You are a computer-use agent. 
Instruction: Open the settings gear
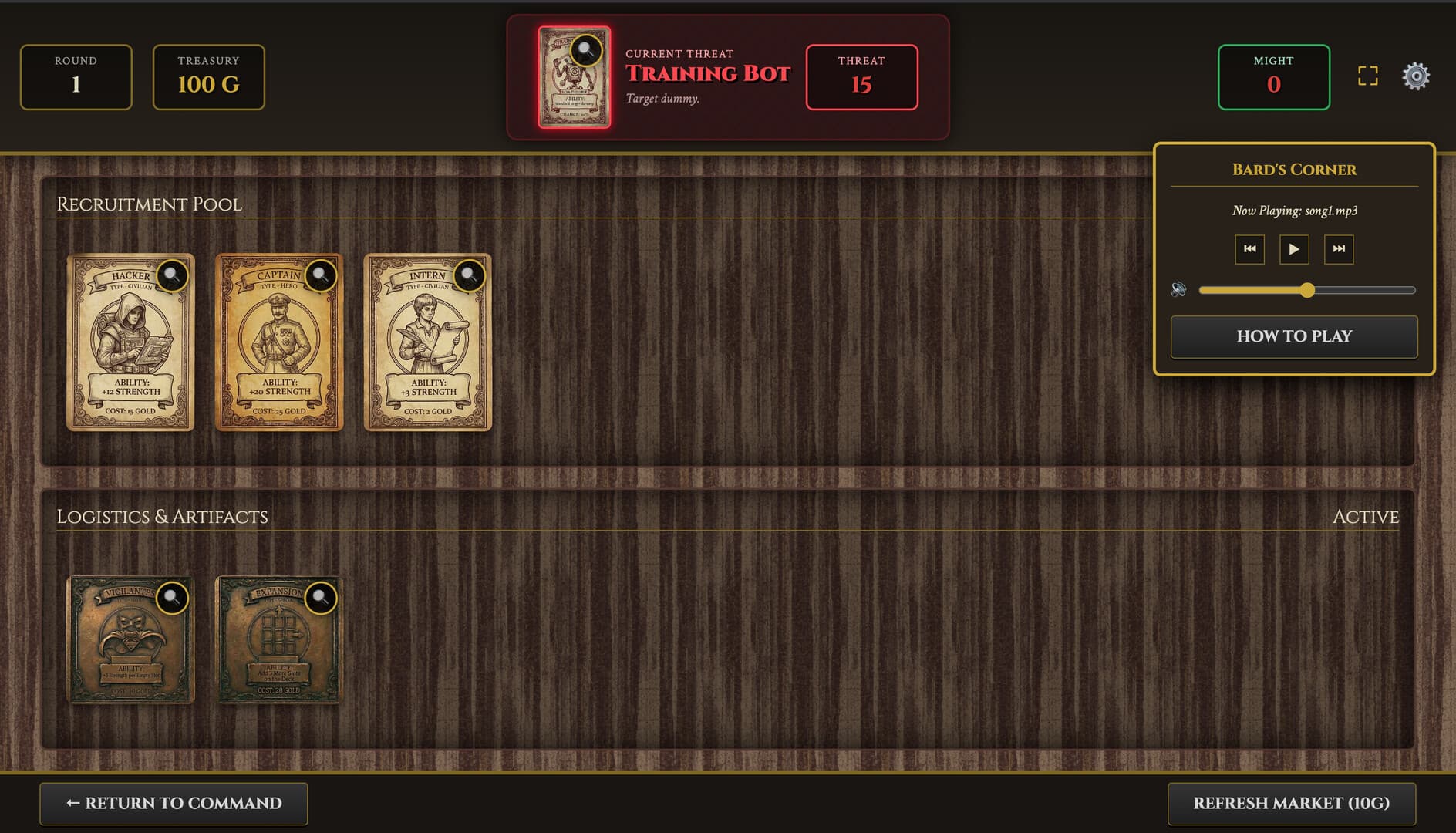1416,76
